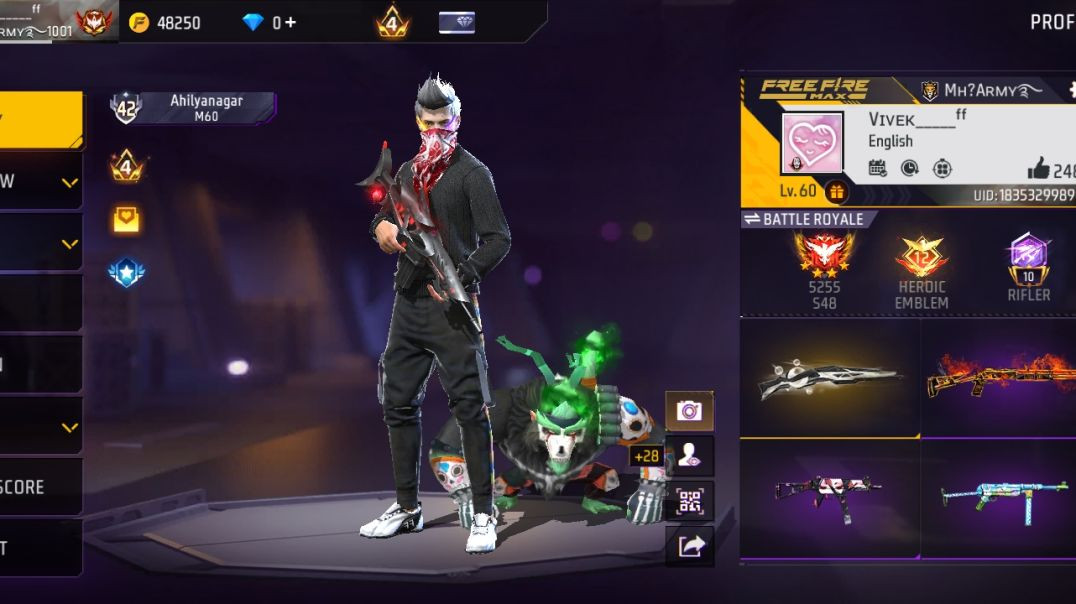Screen dimensions: 1076x604
Task: Show the QR code for this profile
Action: click(689, 501)
